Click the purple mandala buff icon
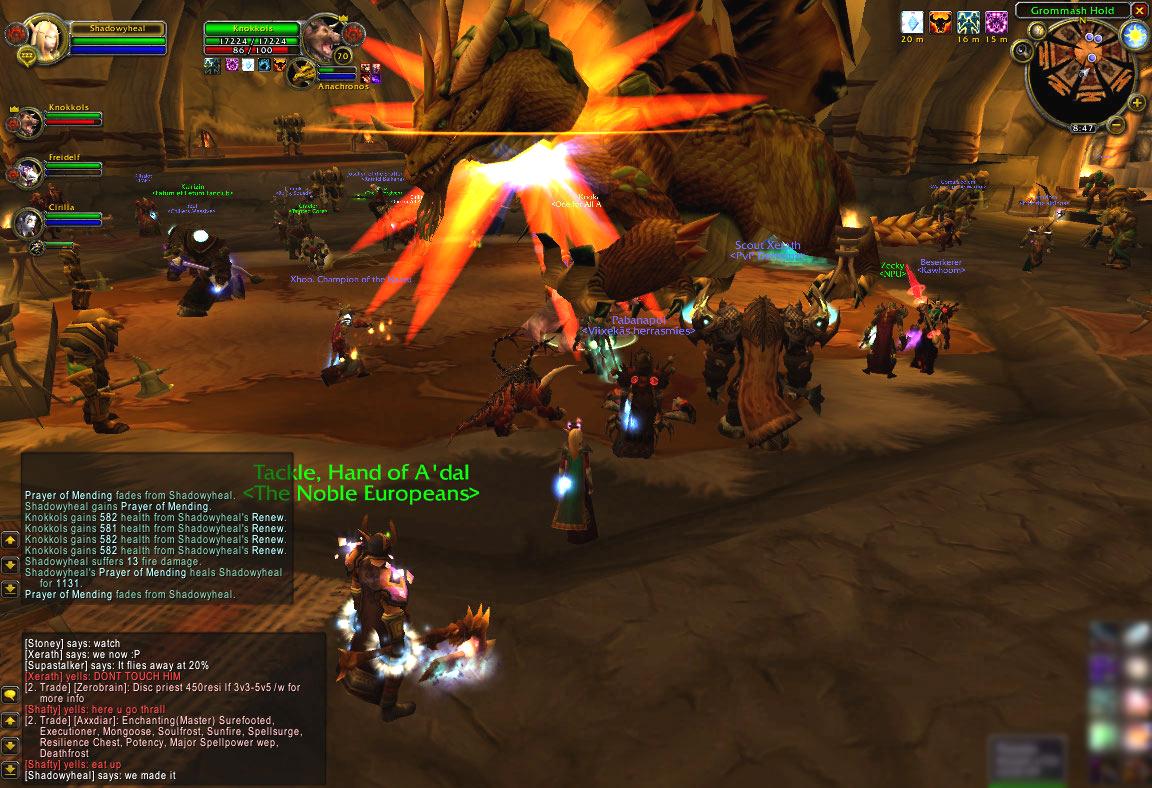Screen dimensions: 1152x788 (x=996, y=22)
